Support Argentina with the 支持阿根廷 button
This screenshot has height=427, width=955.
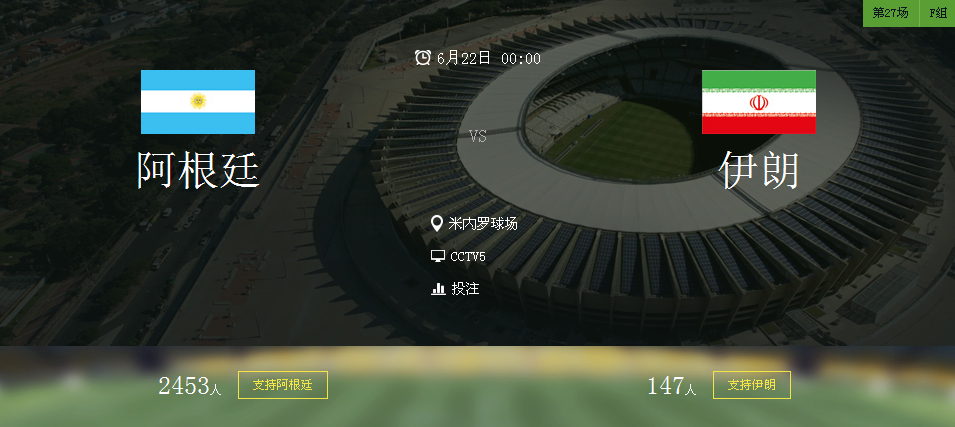[283, 385]
